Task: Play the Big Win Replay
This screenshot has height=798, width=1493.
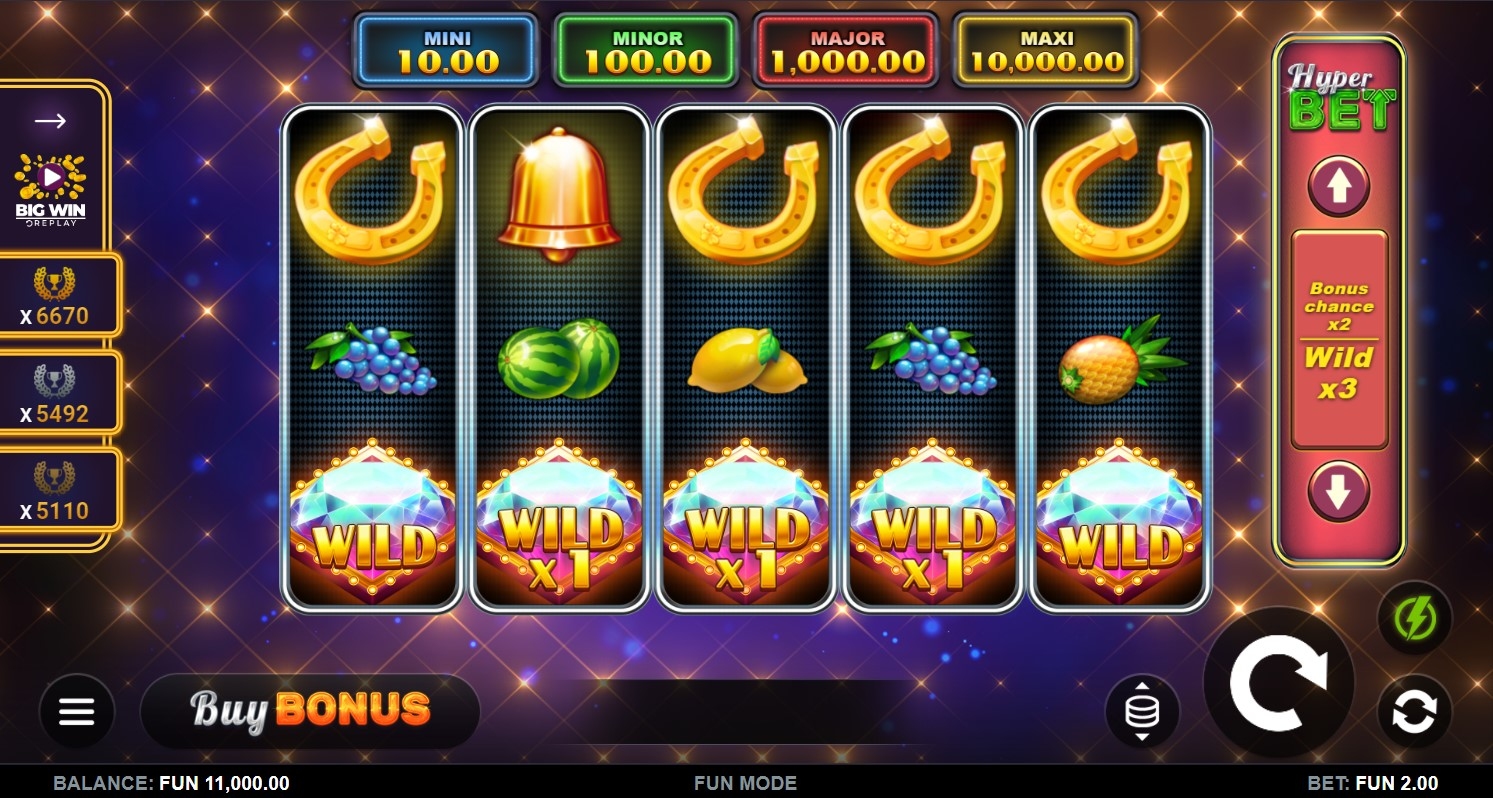Action: pos(50,187)
